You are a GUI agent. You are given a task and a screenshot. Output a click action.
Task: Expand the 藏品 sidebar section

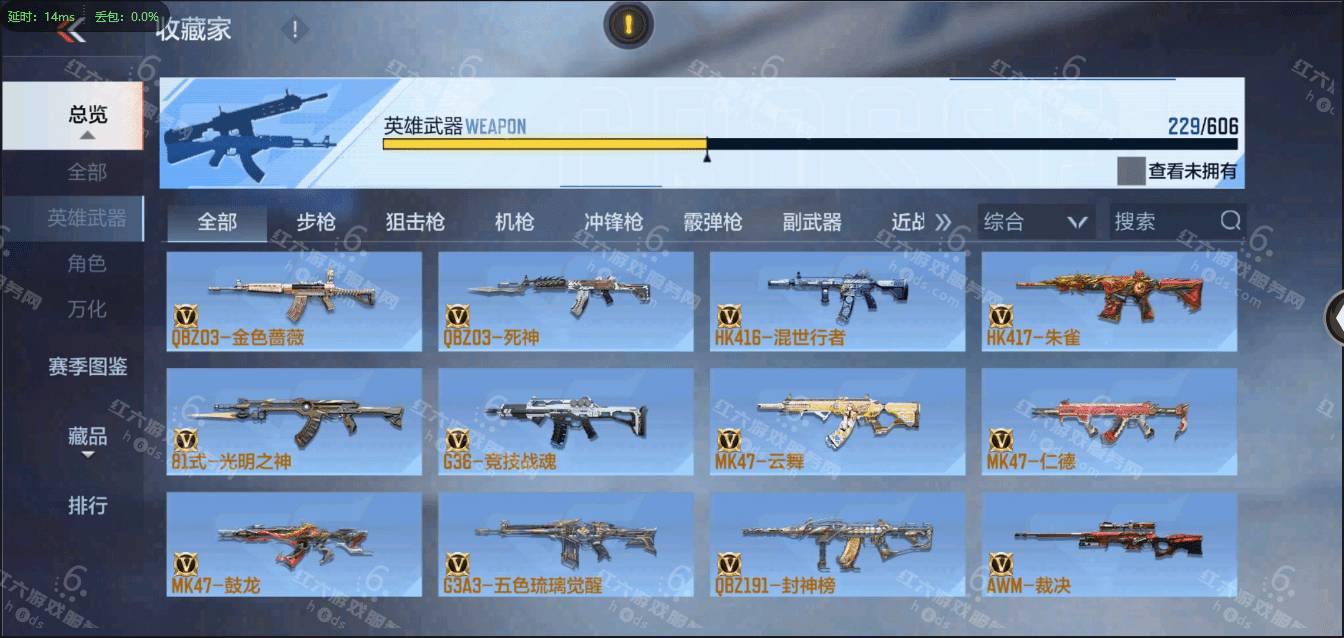(x=87, y=438)
